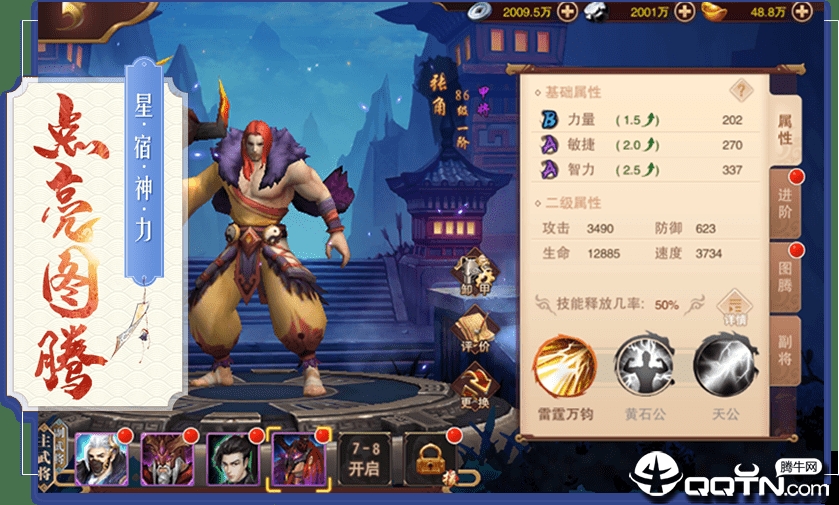Screen dimensions: 839x505
Task: Choose the black-haired young hero portrait
Action: [232, 459]
